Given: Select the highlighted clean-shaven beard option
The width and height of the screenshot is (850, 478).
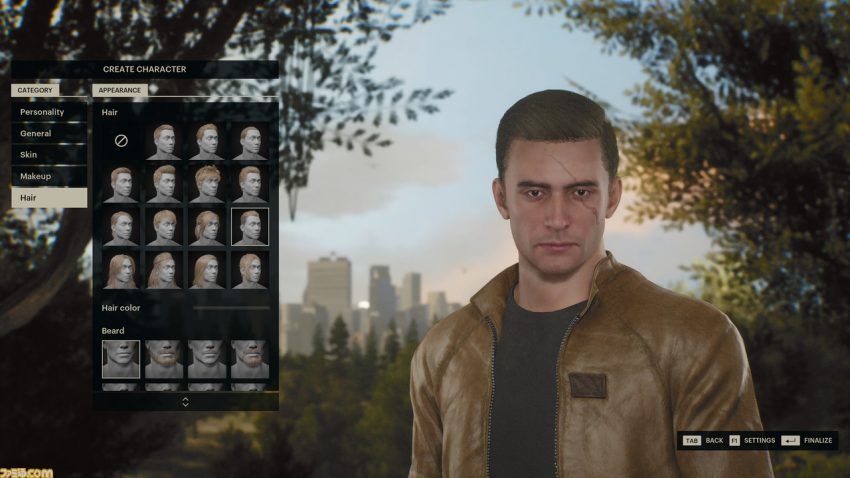Looking at the screenshot, I should 121,359.
